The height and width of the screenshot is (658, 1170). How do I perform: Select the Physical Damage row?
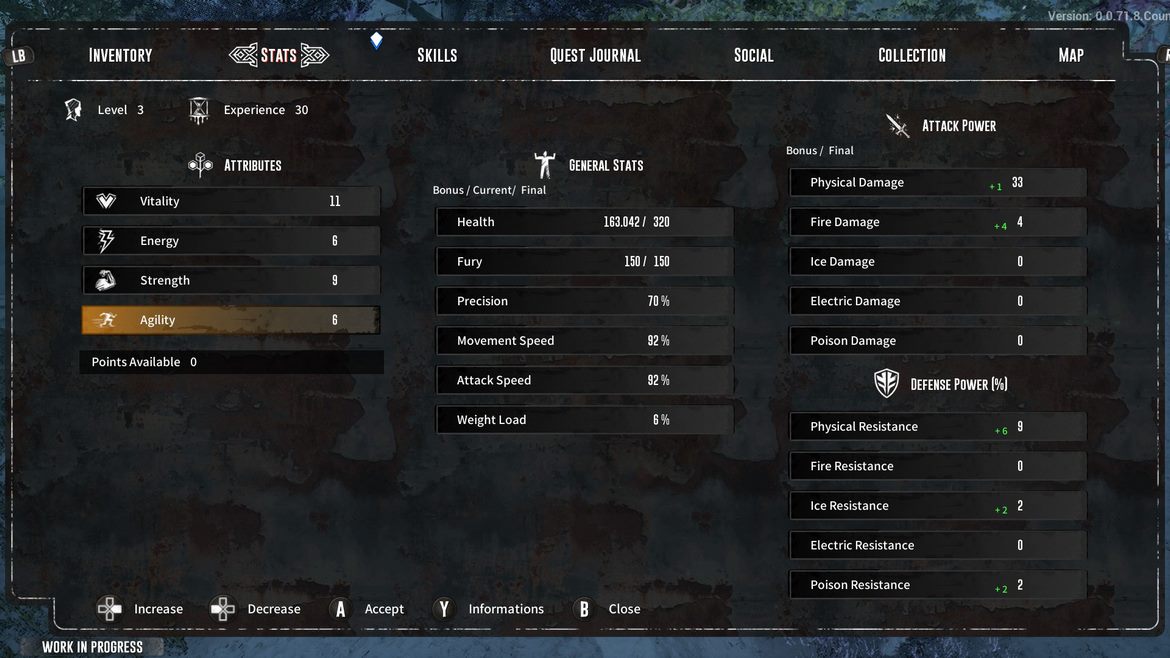[937, 183]
